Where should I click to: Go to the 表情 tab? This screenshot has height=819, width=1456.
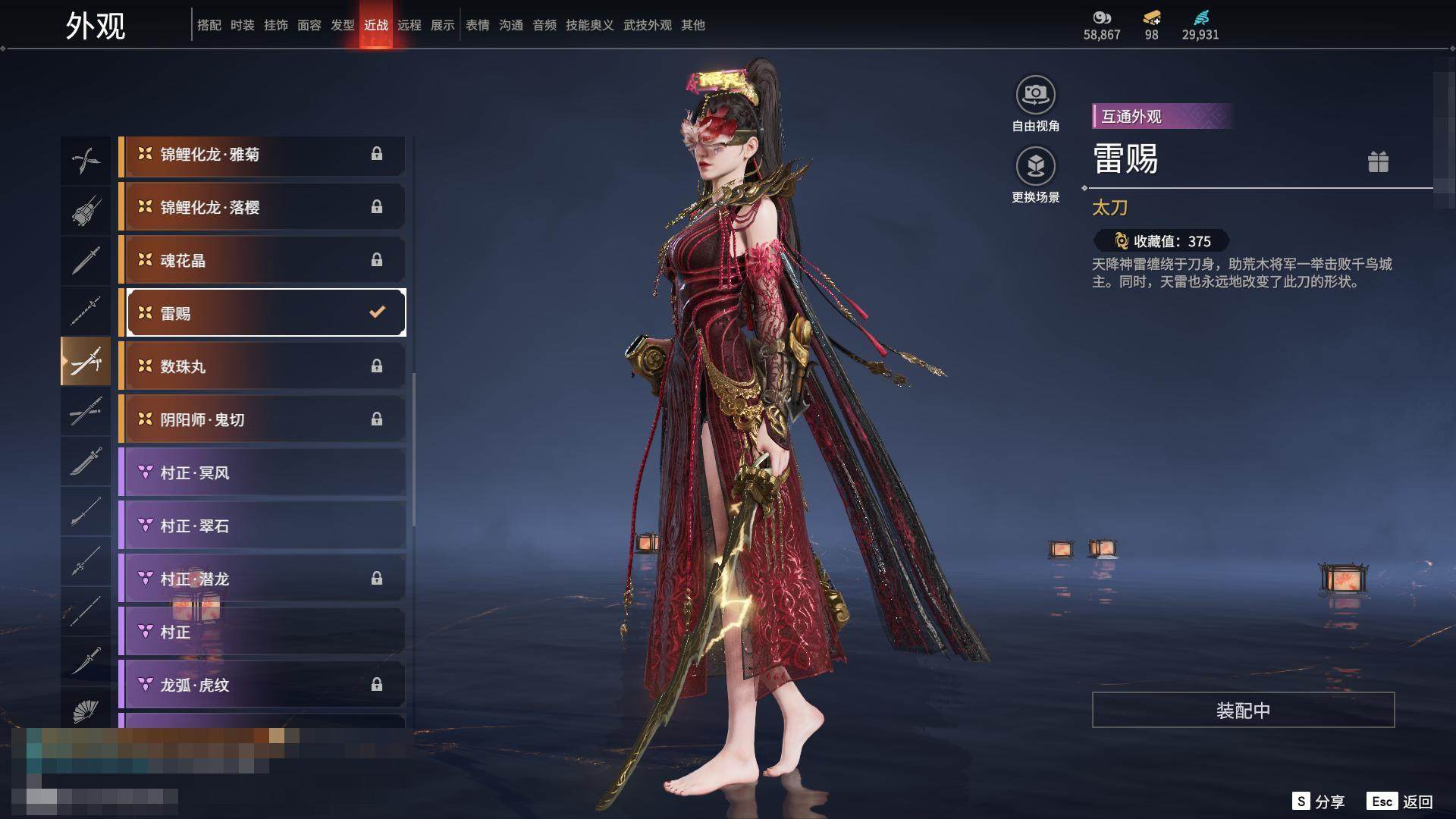pyautogui.click(x=477, y=25)
